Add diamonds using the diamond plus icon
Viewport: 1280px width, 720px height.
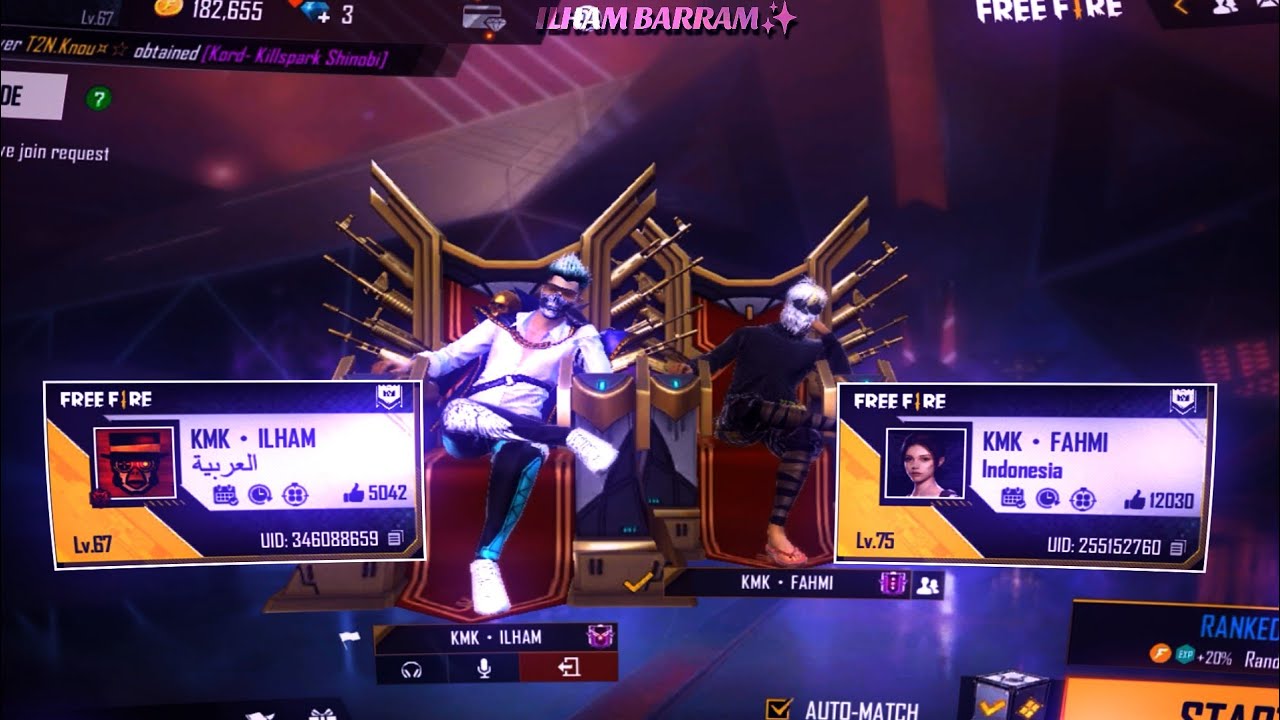pyautogui.click(x=323, y=13)
